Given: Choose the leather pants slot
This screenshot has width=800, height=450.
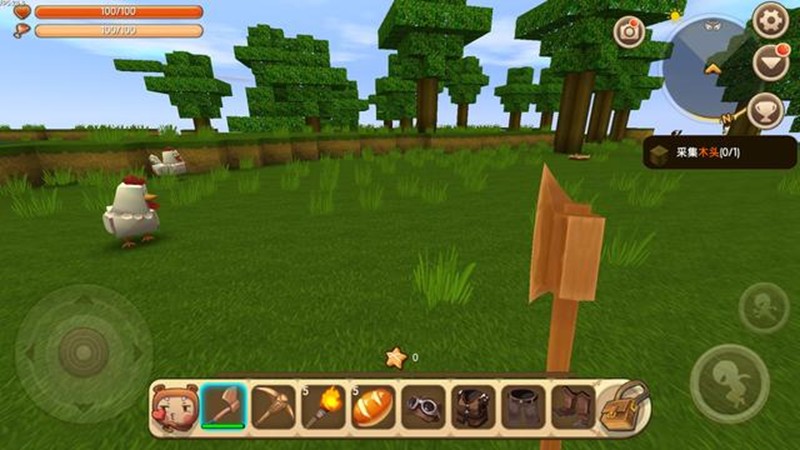Looking at the screenshot, I should [523, 406].
